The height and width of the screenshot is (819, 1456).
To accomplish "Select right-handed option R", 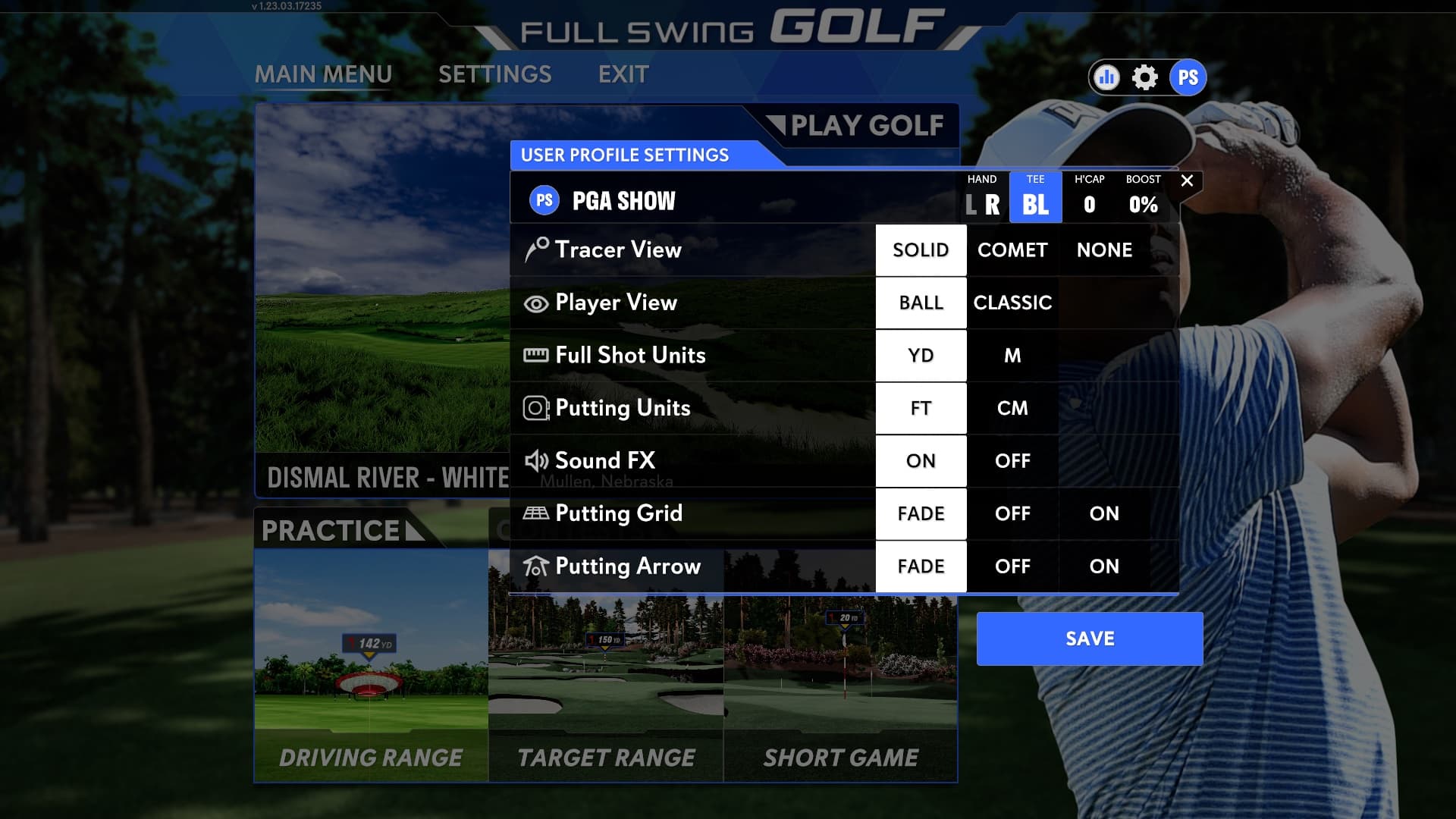I will click(x=993, y=203).
